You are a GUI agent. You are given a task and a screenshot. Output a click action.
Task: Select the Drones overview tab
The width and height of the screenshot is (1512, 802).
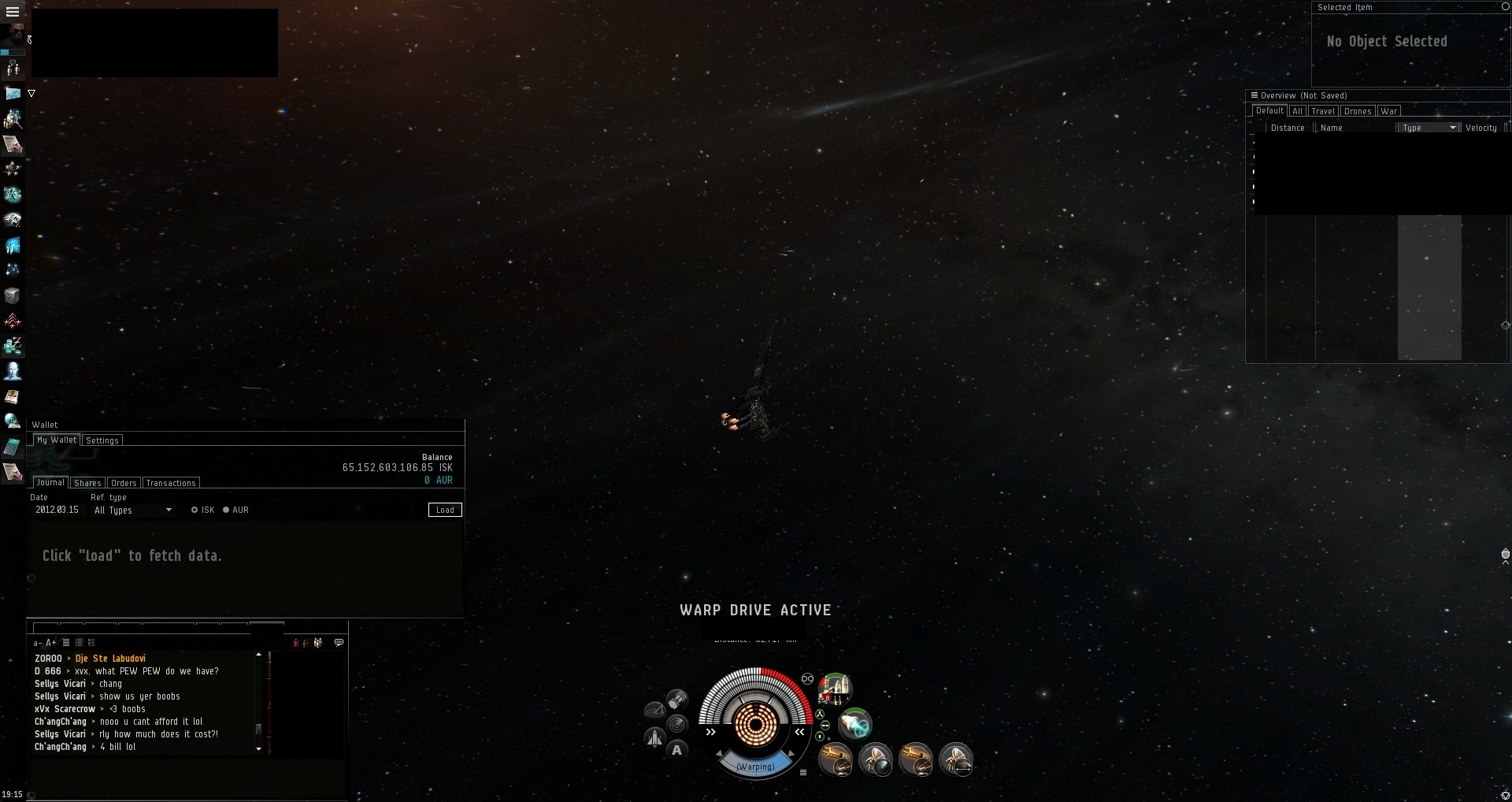click(1358, 111)
